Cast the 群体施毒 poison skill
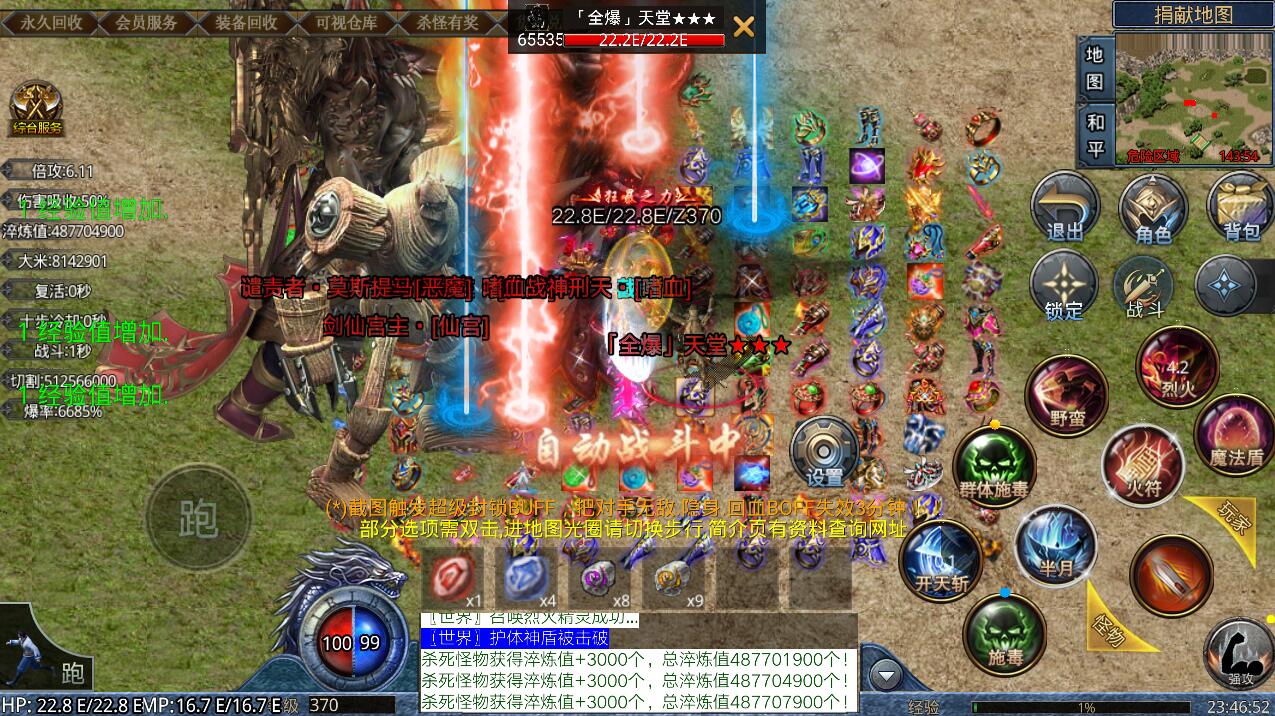Image resolution: width=1275 pixels, height=716 pixels. click(x=993, y=465)
